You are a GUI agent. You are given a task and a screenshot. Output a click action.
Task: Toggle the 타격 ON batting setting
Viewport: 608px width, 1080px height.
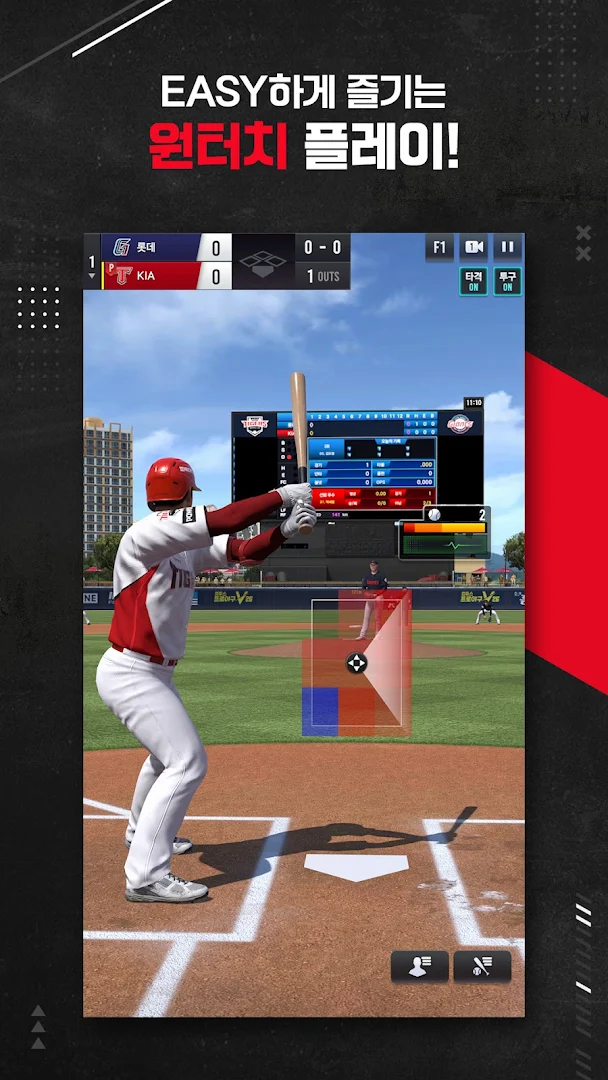pos(473,281)
